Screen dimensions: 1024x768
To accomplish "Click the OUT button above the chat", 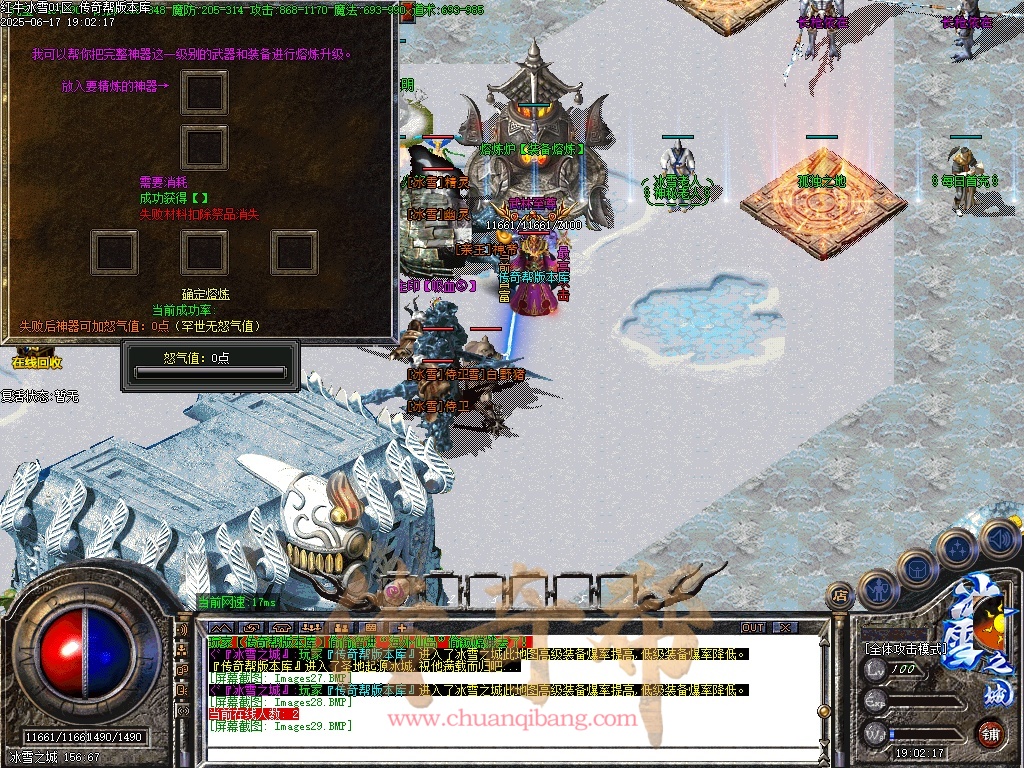I will click(x=753, y=627).
